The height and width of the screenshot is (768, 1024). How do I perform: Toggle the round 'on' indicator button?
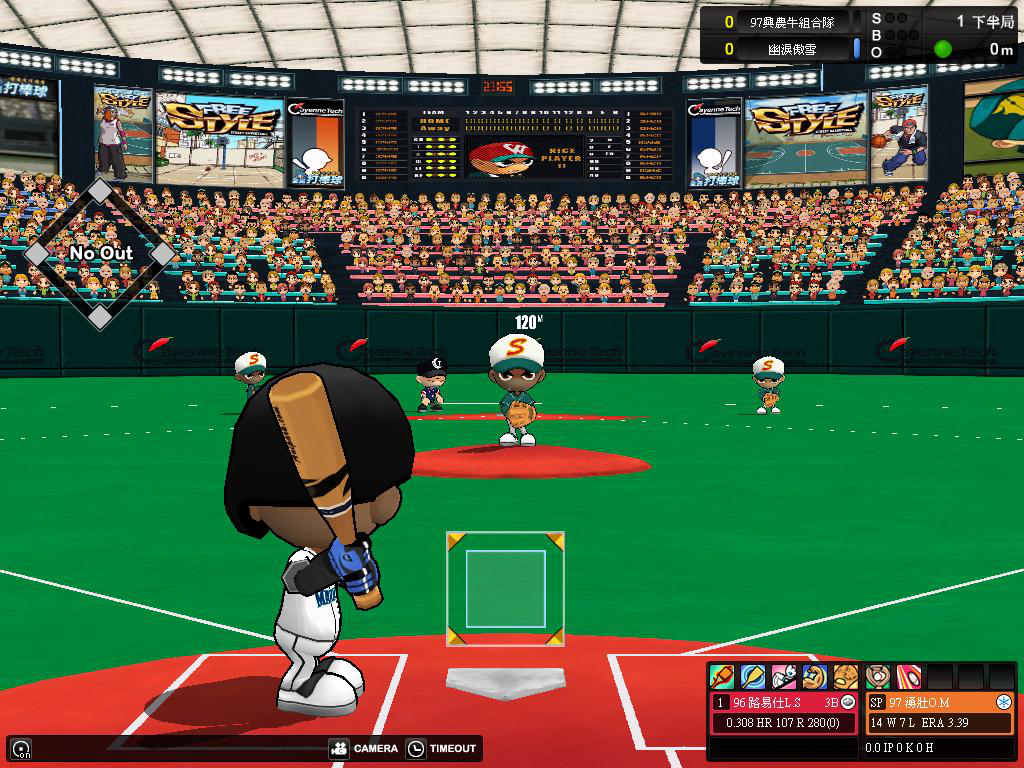coord(20,748)
